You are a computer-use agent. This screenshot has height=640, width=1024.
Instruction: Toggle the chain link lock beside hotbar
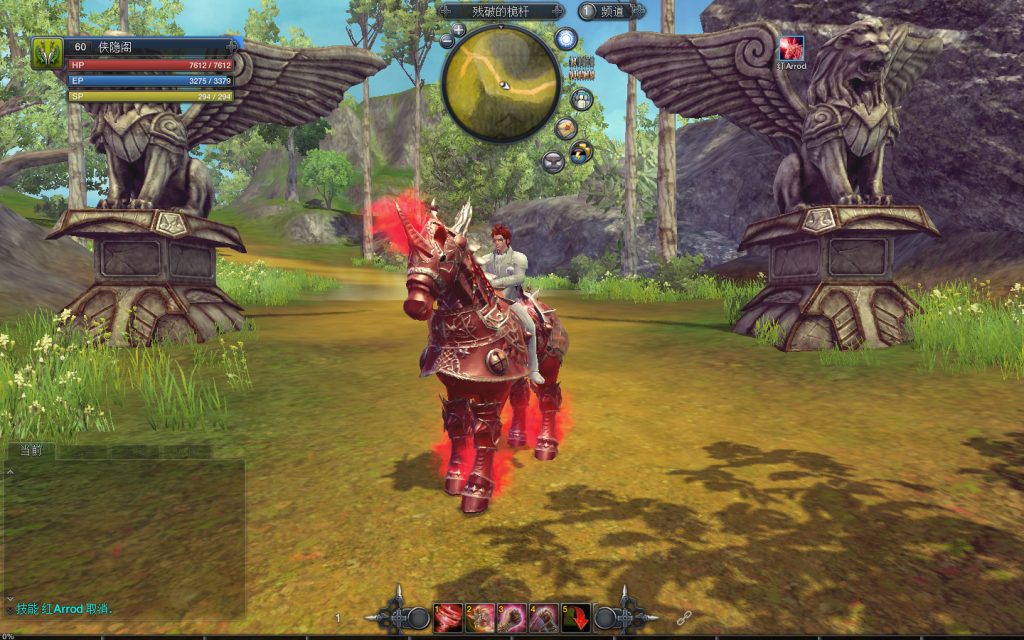(685, 618)
